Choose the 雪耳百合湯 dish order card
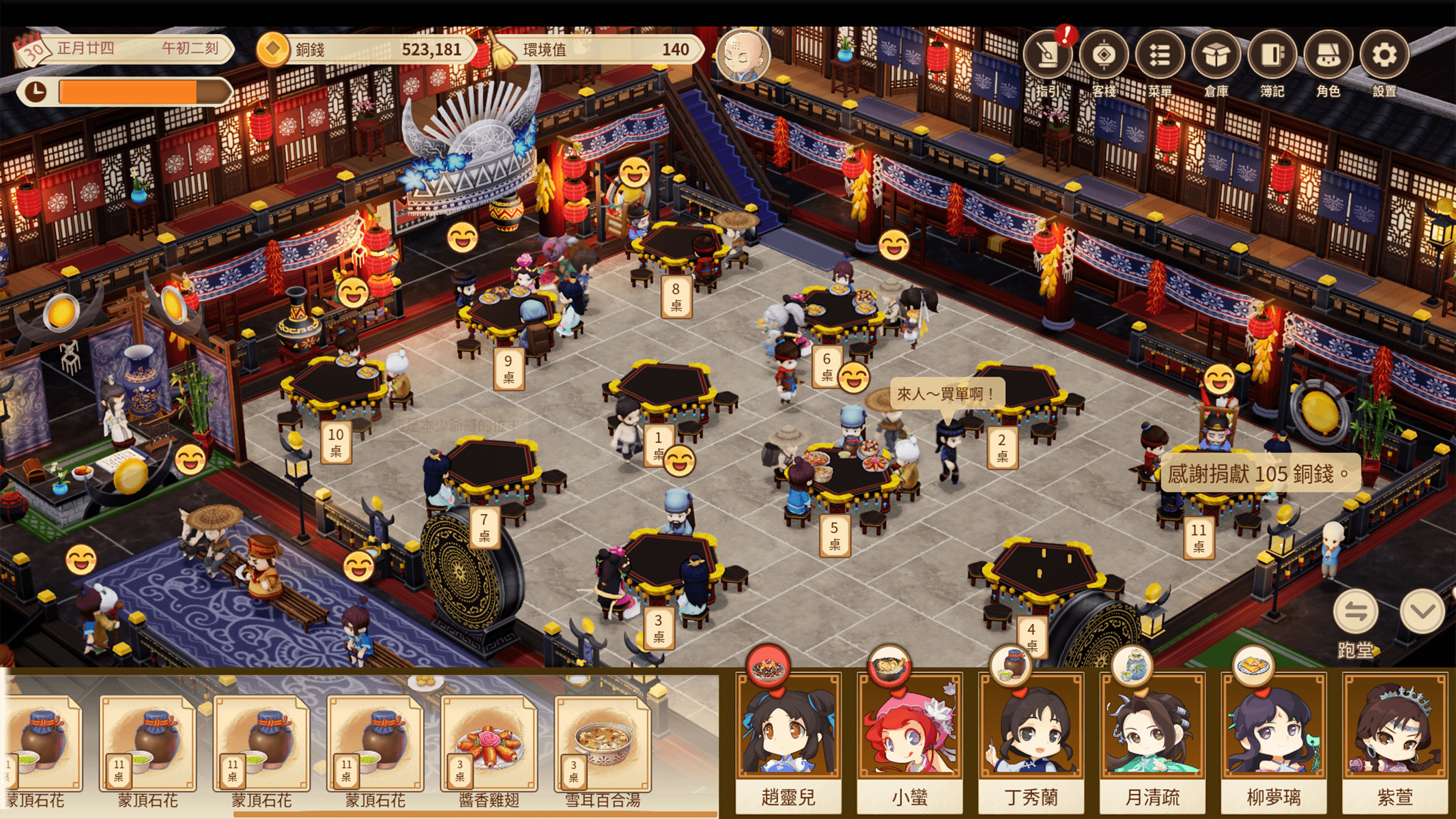Image resolution: width=1456 pixels, height=819 pixels. [602, 747]
